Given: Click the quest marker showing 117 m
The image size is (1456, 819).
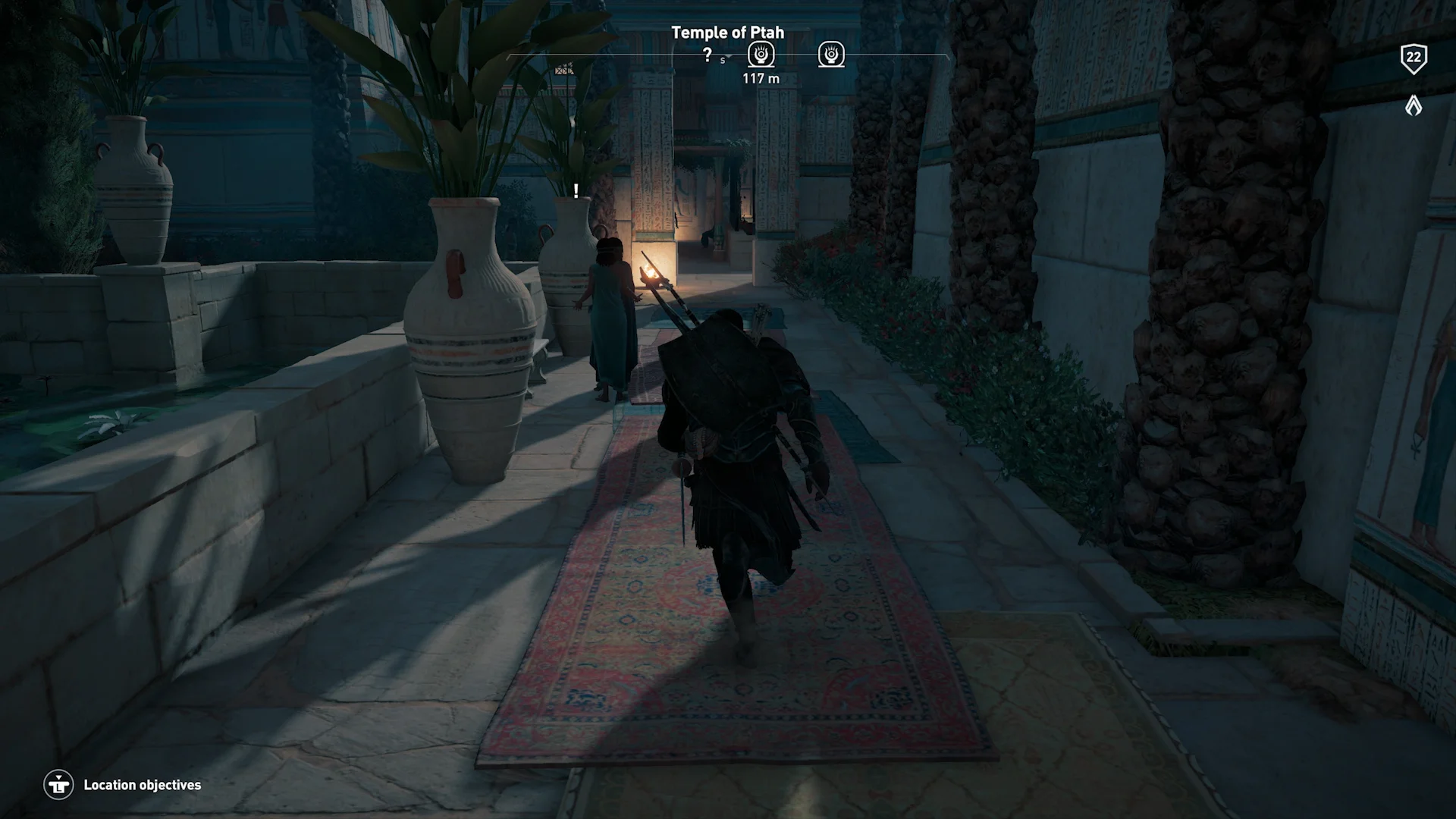Looking at the screenshot, I should [x=761, y=55].
